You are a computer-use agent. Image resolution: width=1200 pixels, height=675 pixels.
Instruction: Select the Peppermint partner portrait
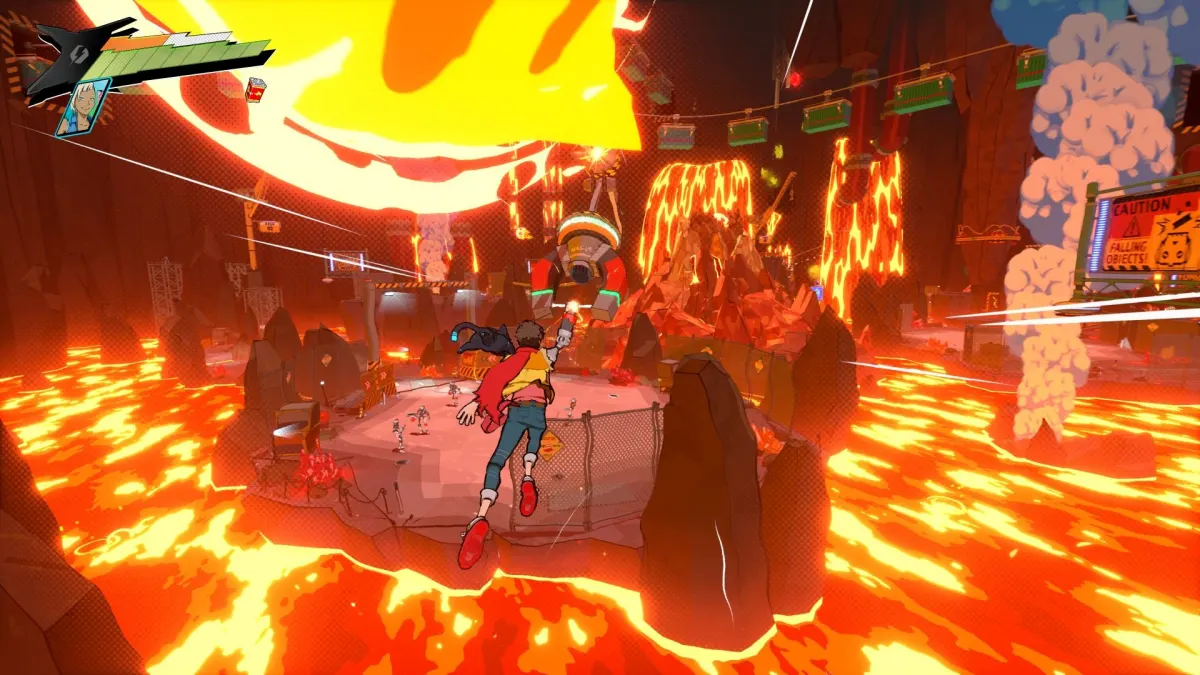[83, 107]
